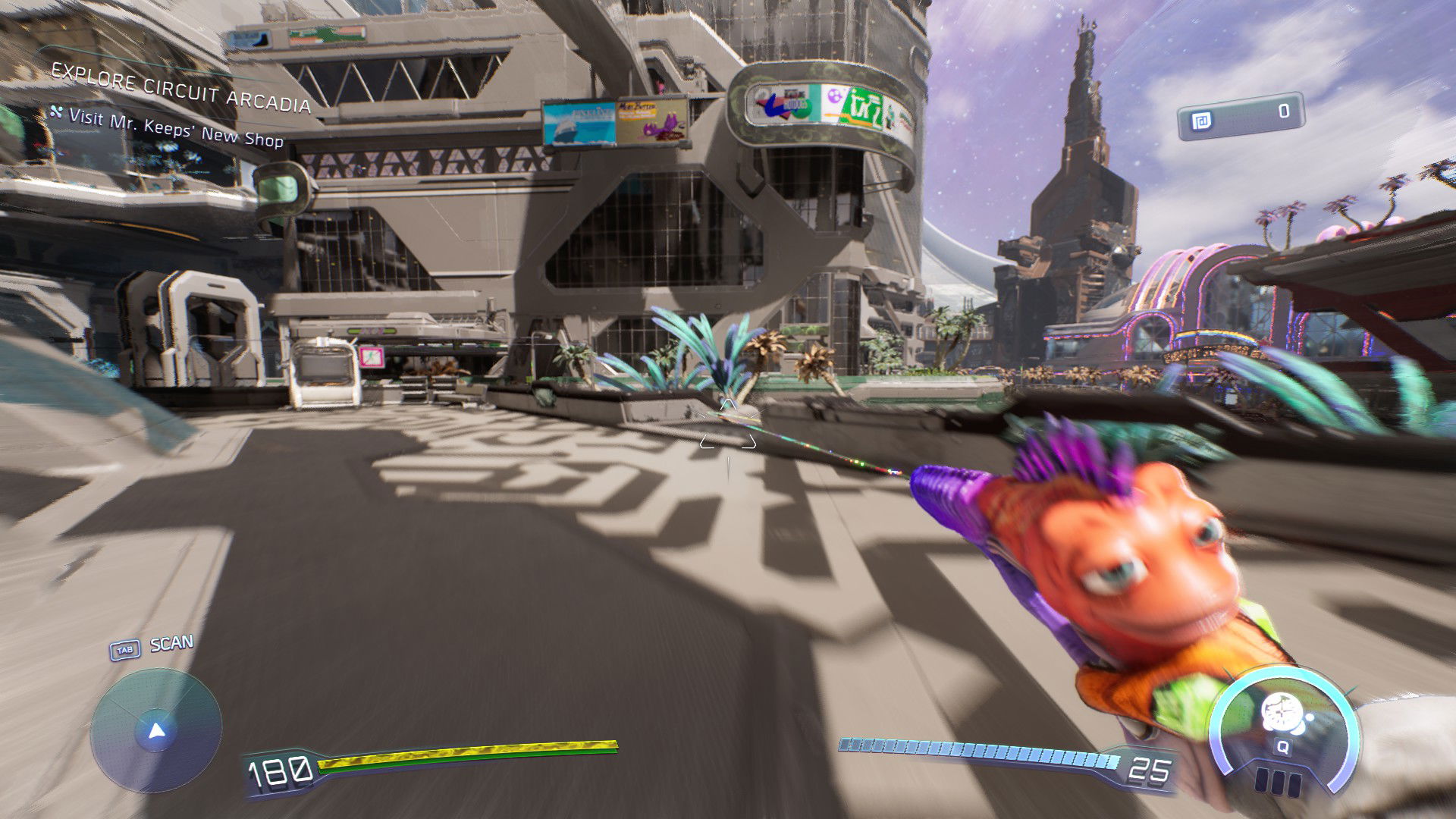Click the circular radar minimap
Viewport: 1456px width, 819px height.
(x=156, y=731)
